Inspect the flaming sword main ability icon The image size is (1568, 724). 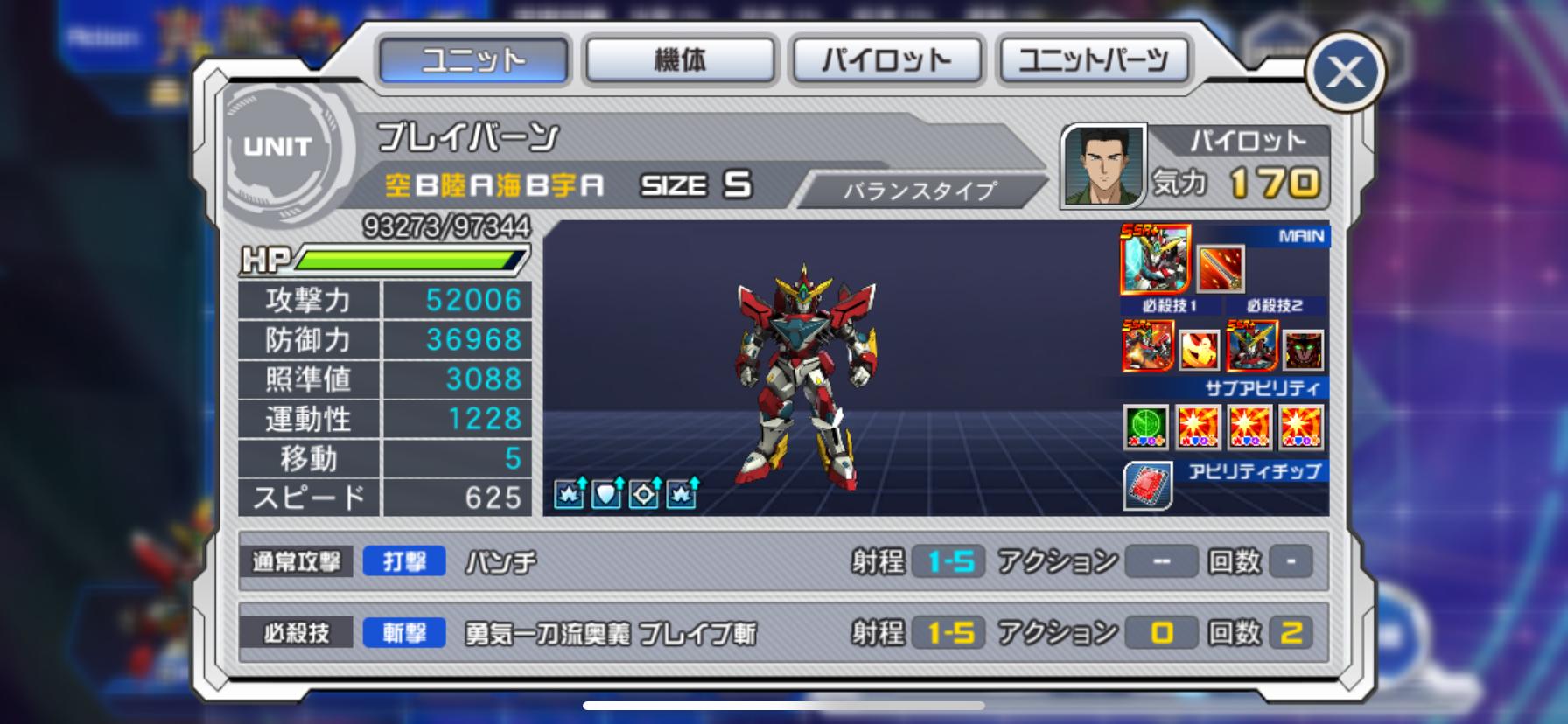pos(1220,268)
